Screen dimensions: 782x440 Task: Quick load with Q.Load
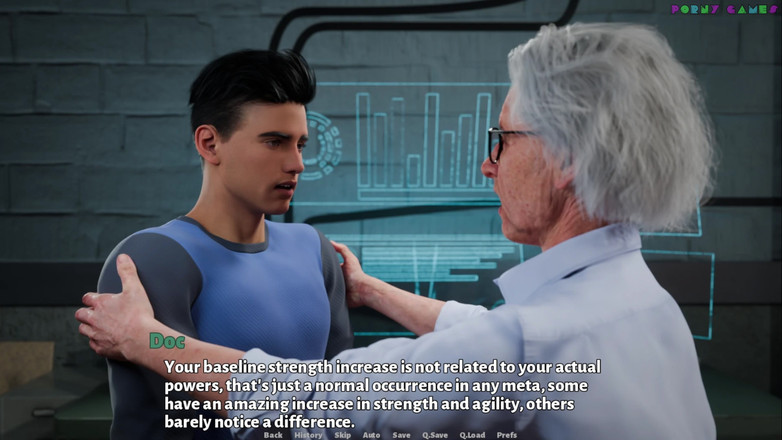472,435
